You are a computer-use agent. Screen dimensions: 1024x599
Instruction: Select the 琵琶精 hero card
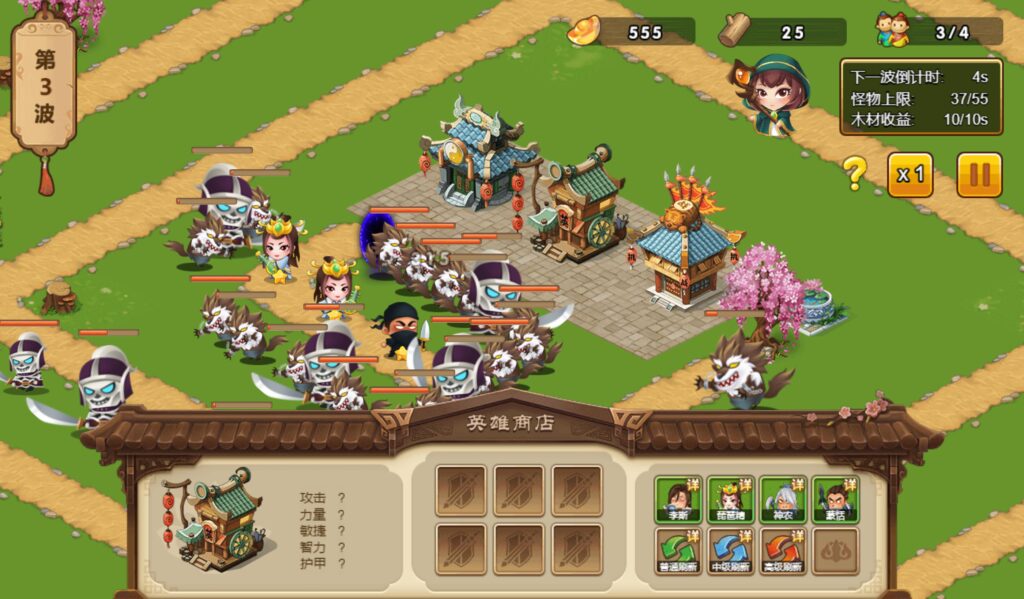730,499
